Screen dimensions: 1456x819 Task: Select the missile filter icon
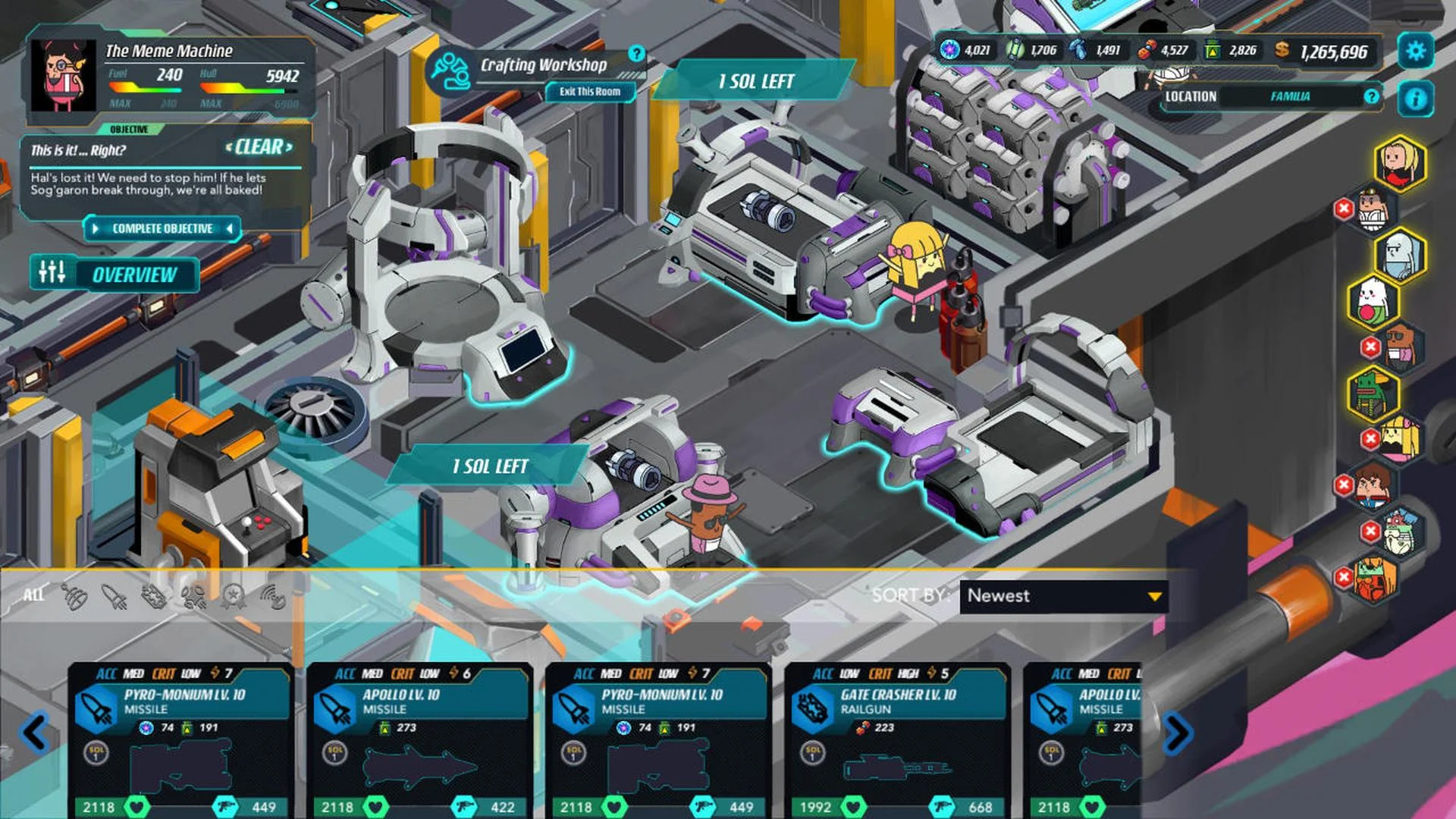coord(115,598)
